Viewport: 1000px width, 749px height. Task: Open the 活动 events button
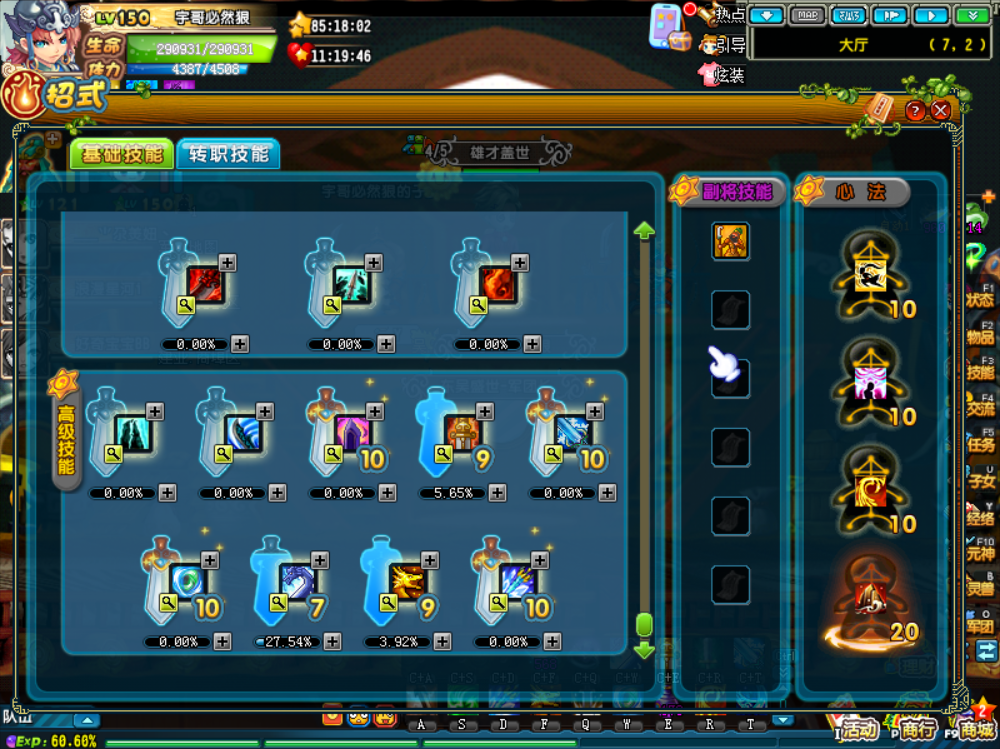(x=858, y=728)
